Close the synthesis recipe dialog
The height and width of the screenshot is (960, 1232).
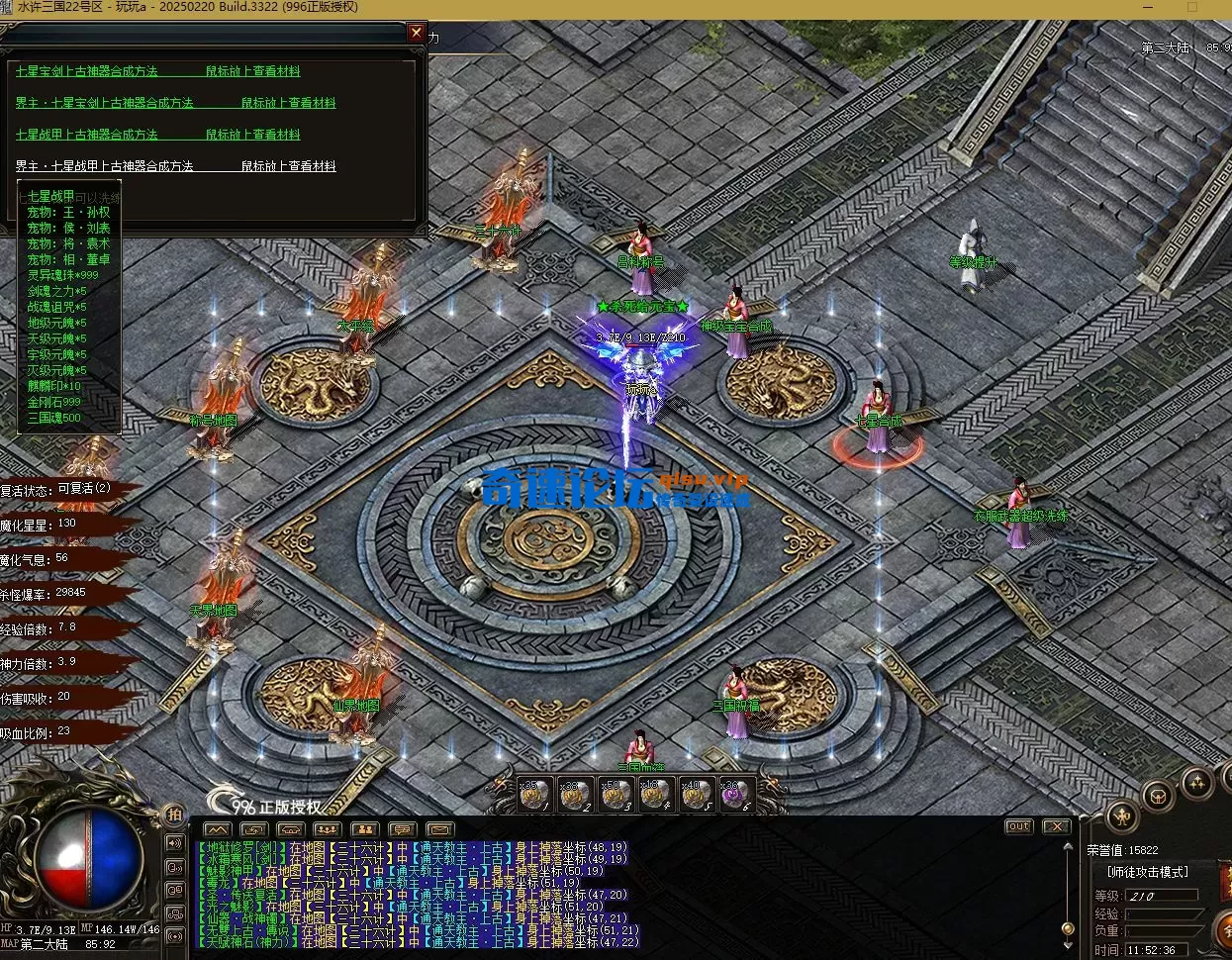pyautogui.click(x=417, y=33)
